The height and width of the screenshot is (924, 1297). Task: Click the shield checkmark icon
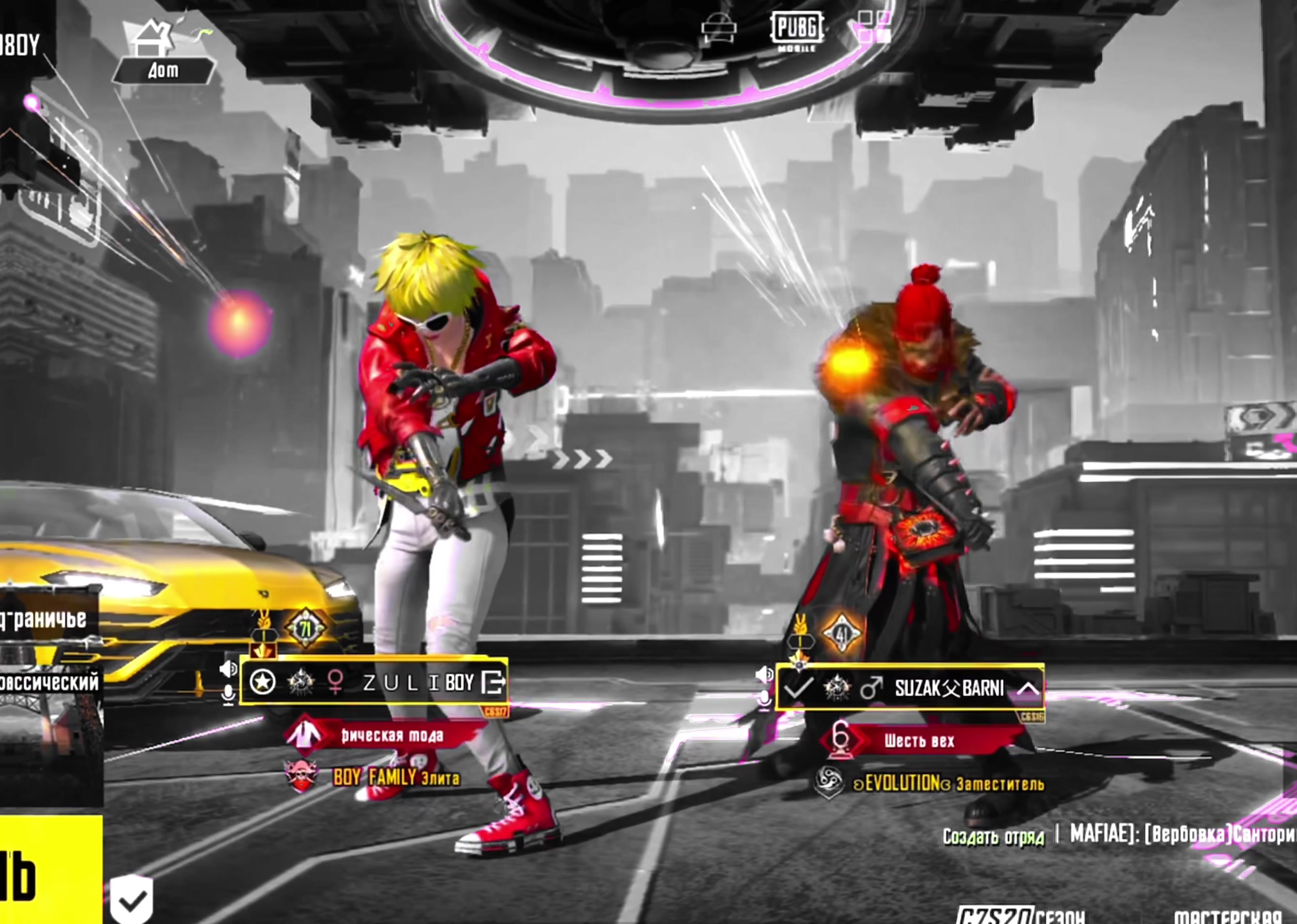[132, 899]
